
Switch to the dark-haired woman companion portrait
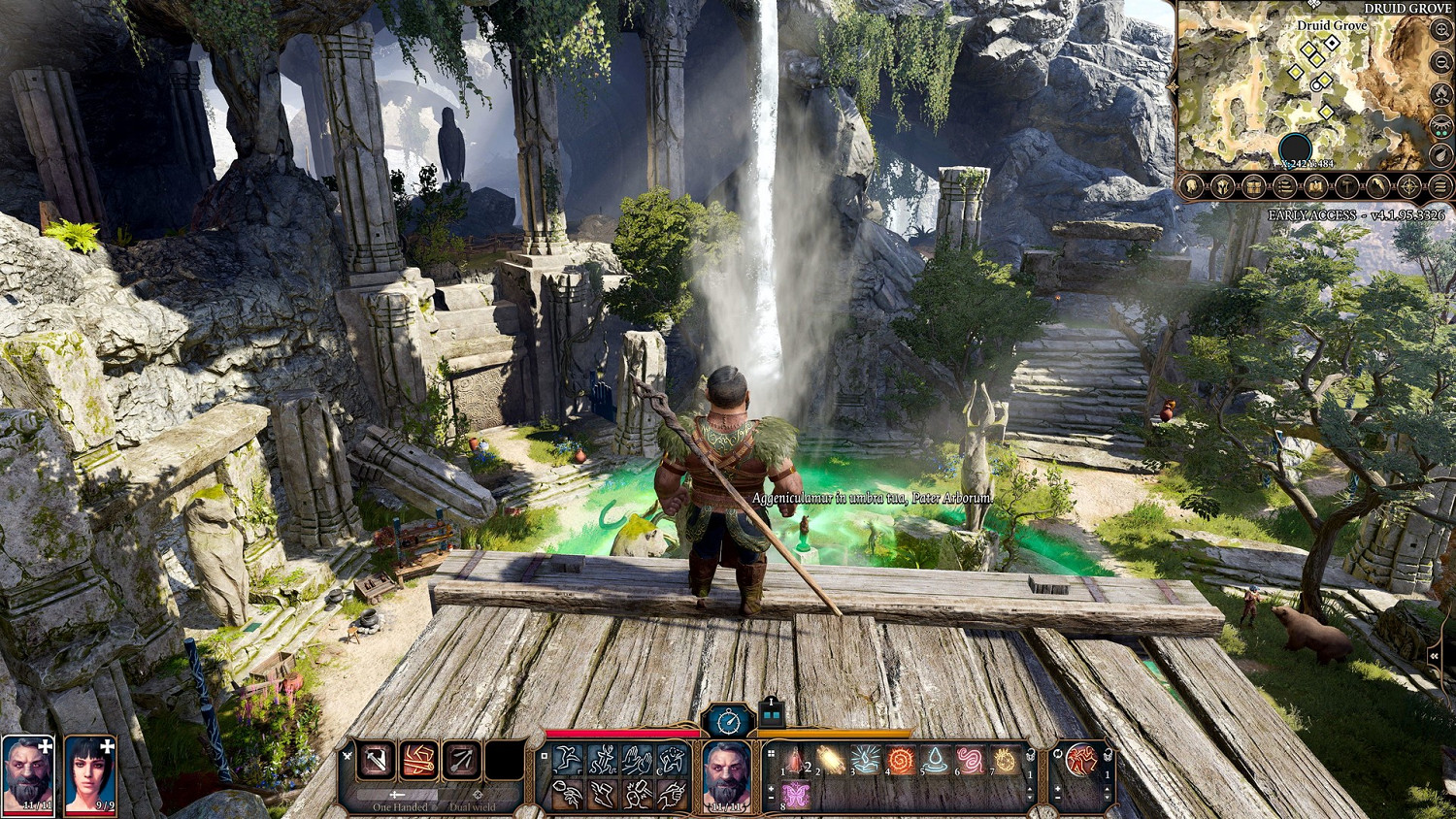pyautogui.click(x=90, y=773)
